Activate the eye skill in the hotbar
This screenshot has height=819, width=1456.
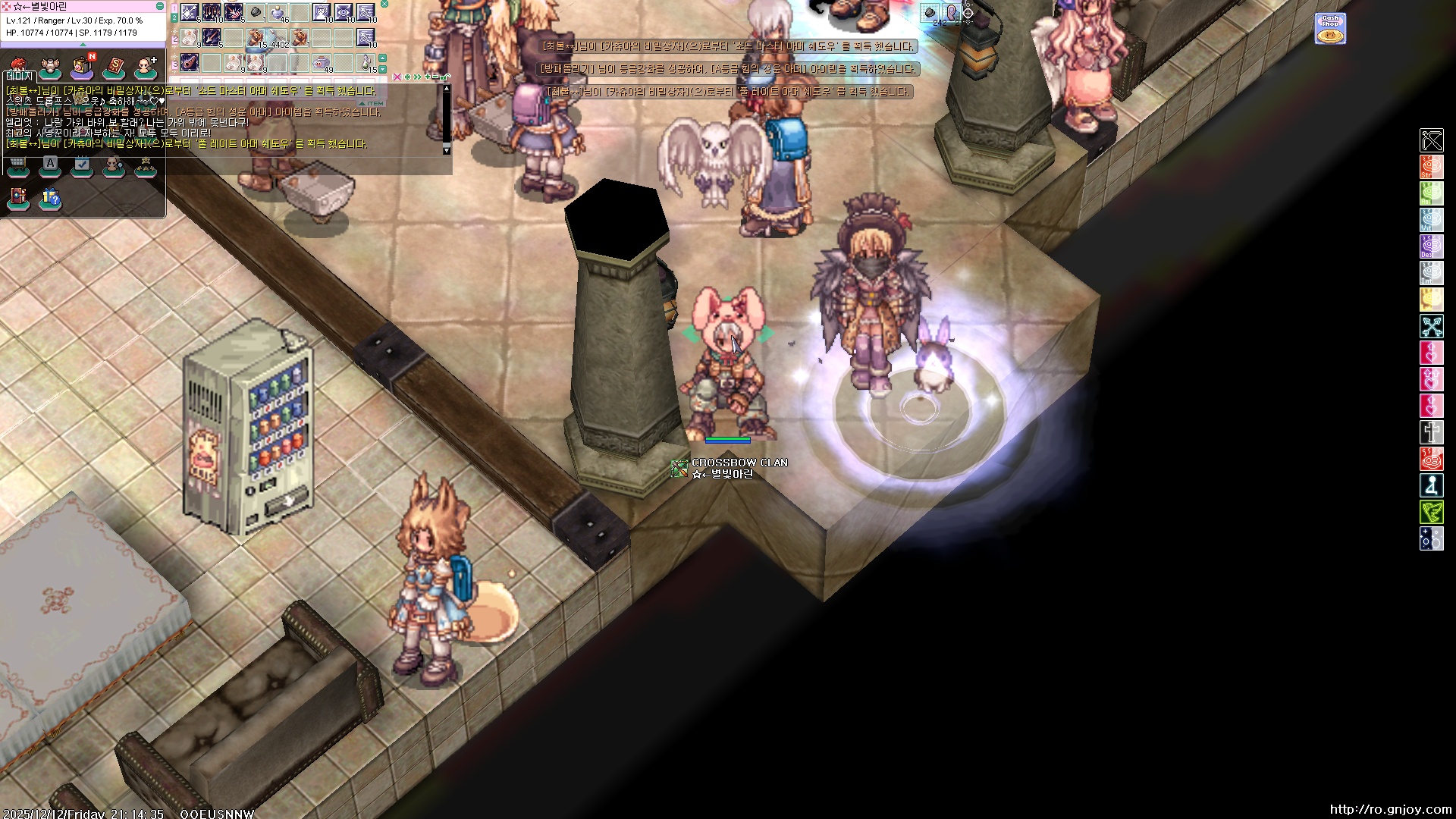click(344, 13)
